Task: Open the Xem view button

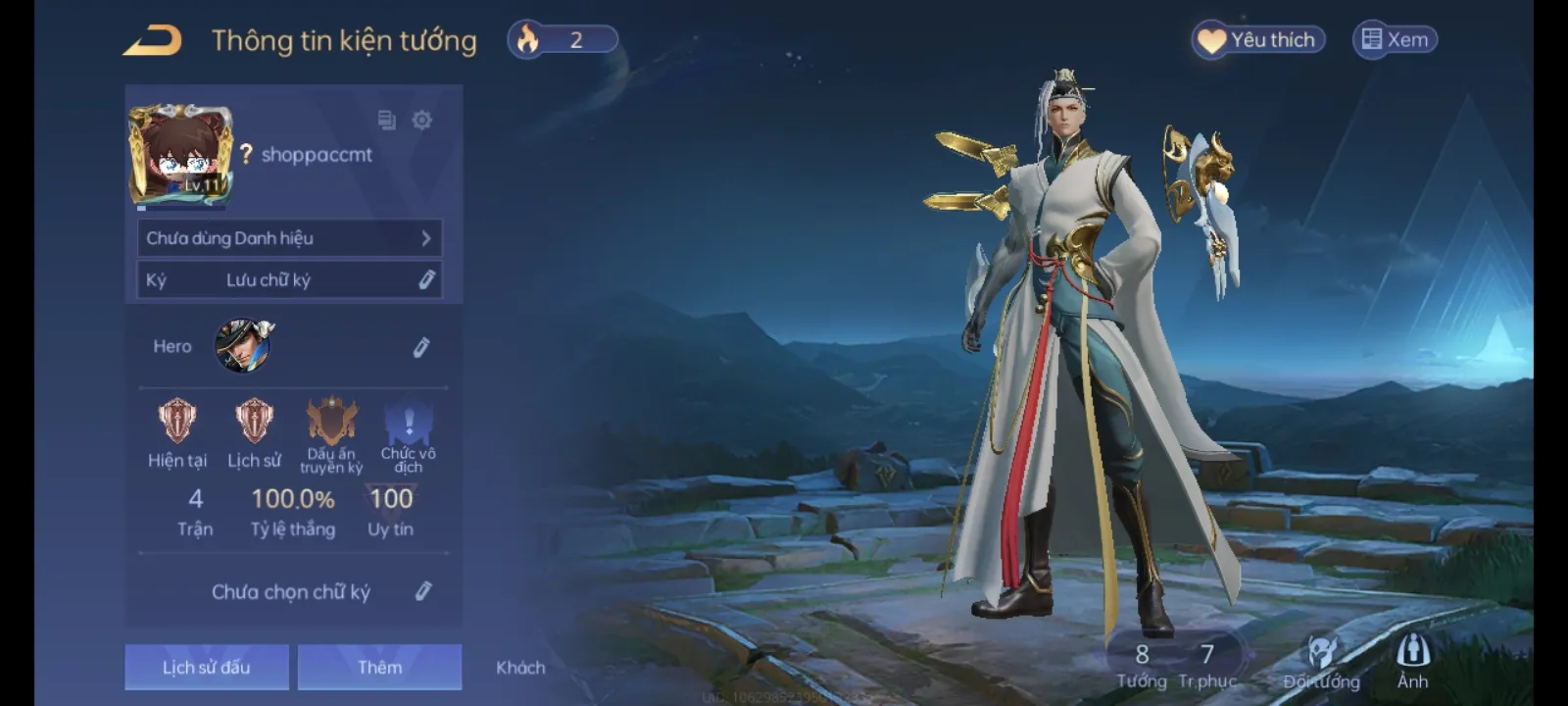Action: coord(1395,40)
